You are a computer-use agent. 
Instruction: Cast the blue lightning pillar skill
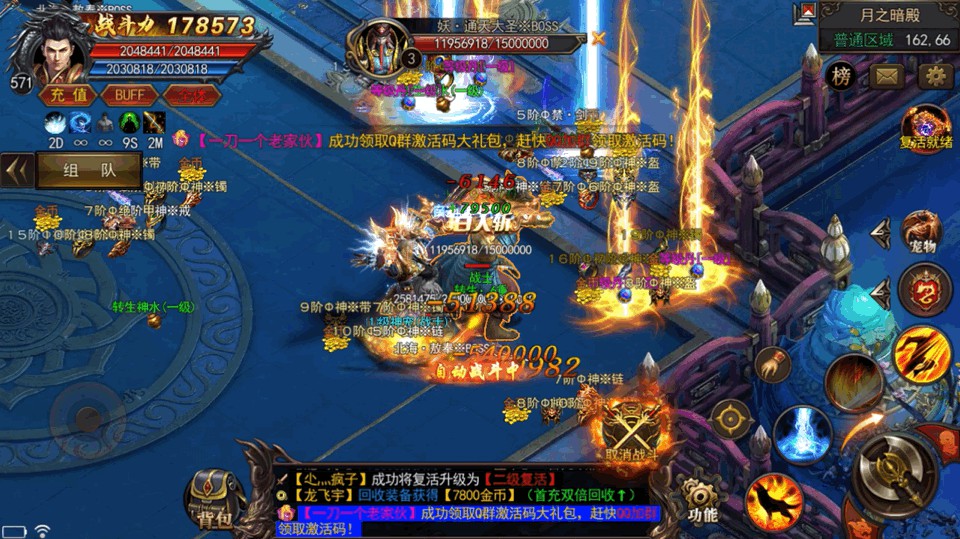[x=800, y=432]
